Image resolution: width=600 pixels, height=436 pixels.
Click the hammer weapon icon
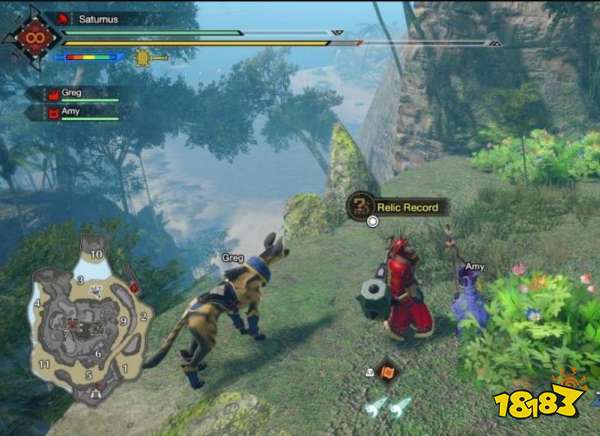tap(144, 58)
